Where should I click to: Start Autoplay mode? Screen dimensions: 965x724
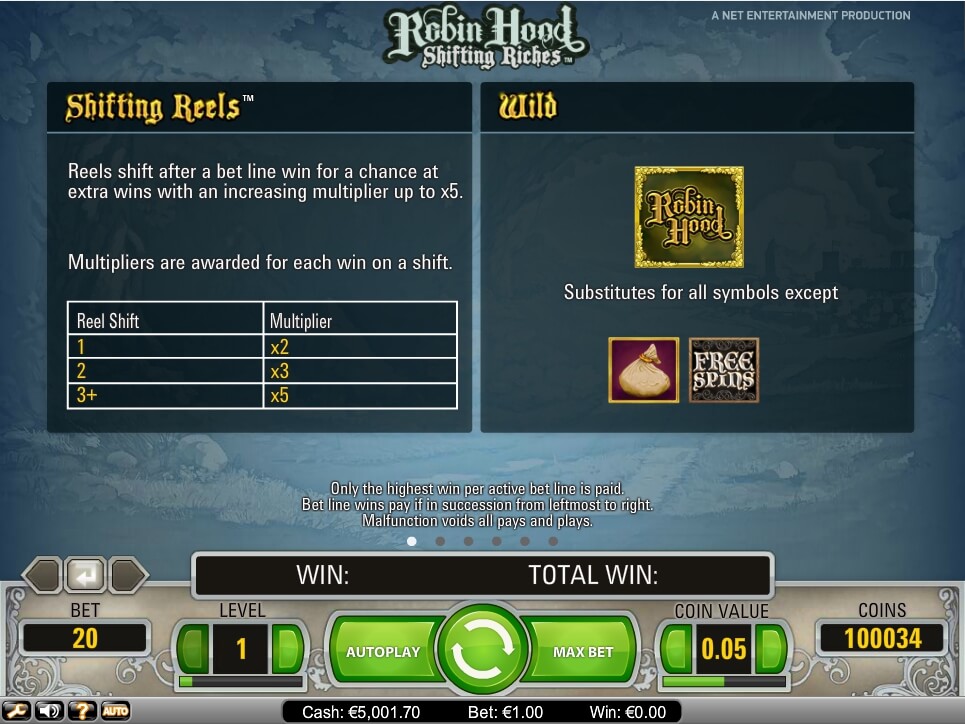pyautogui.click(x=383, y=652)
